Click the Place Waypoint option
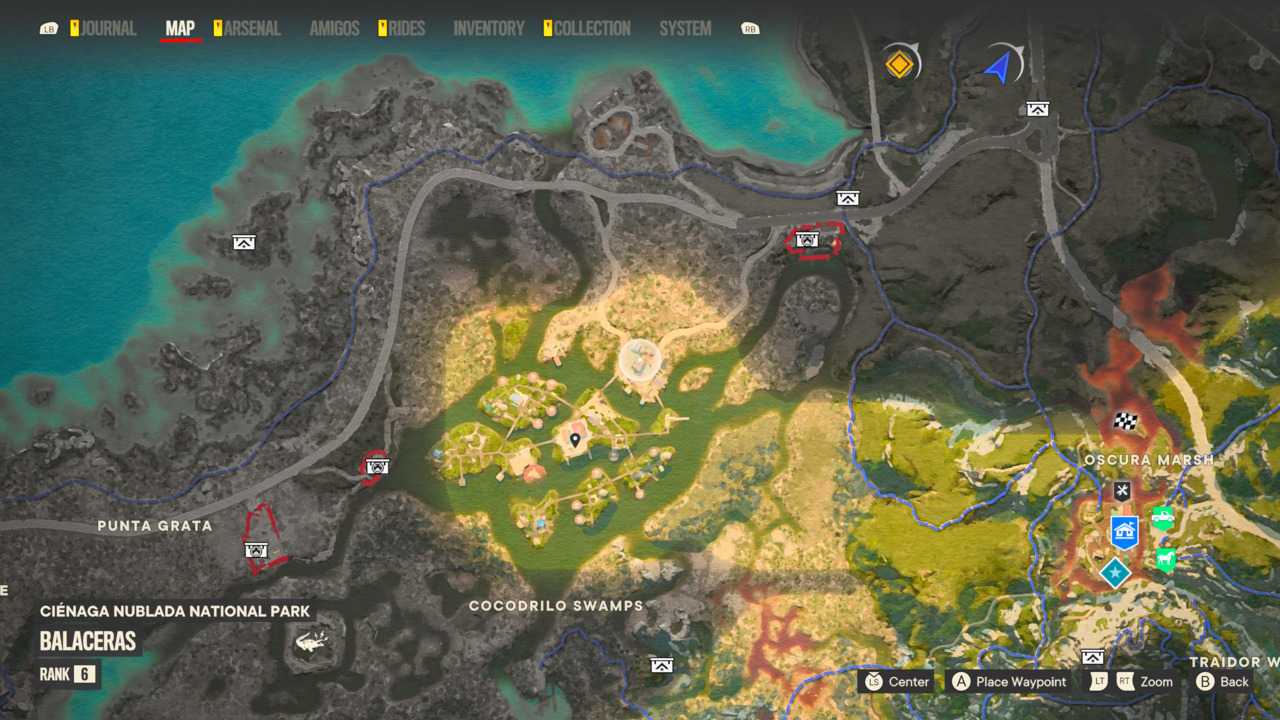 (1009, 682)
